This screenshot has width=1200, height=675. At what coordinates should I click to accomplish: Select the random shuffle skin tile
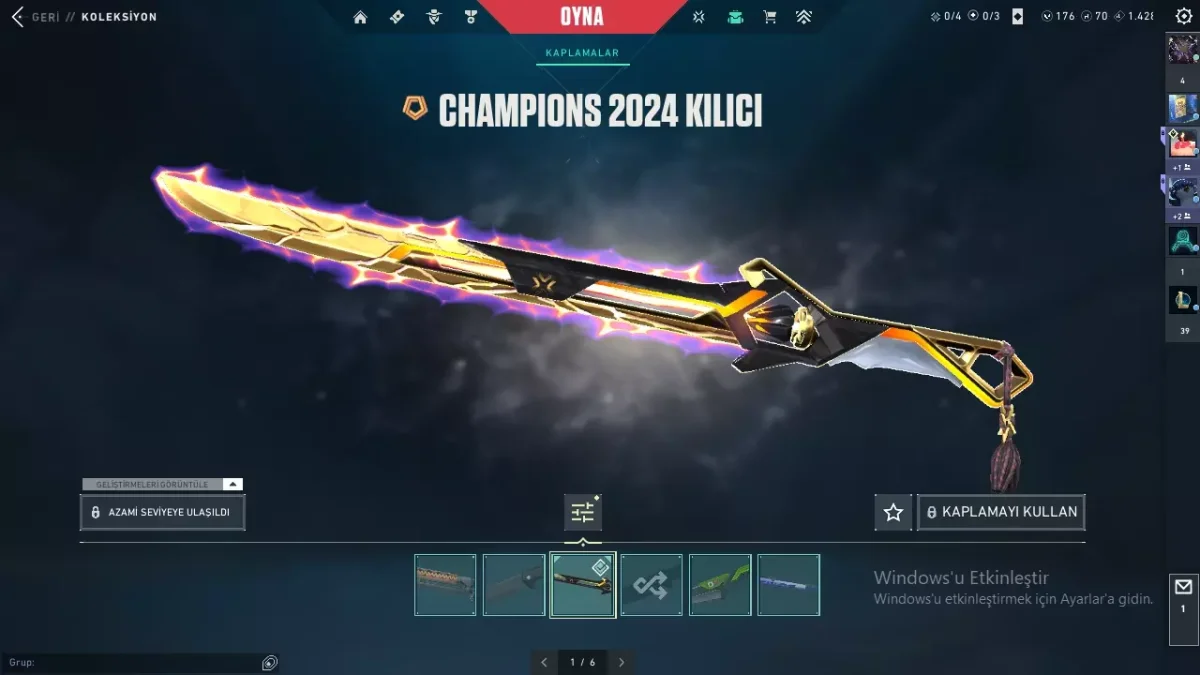(x=651, y=585)
